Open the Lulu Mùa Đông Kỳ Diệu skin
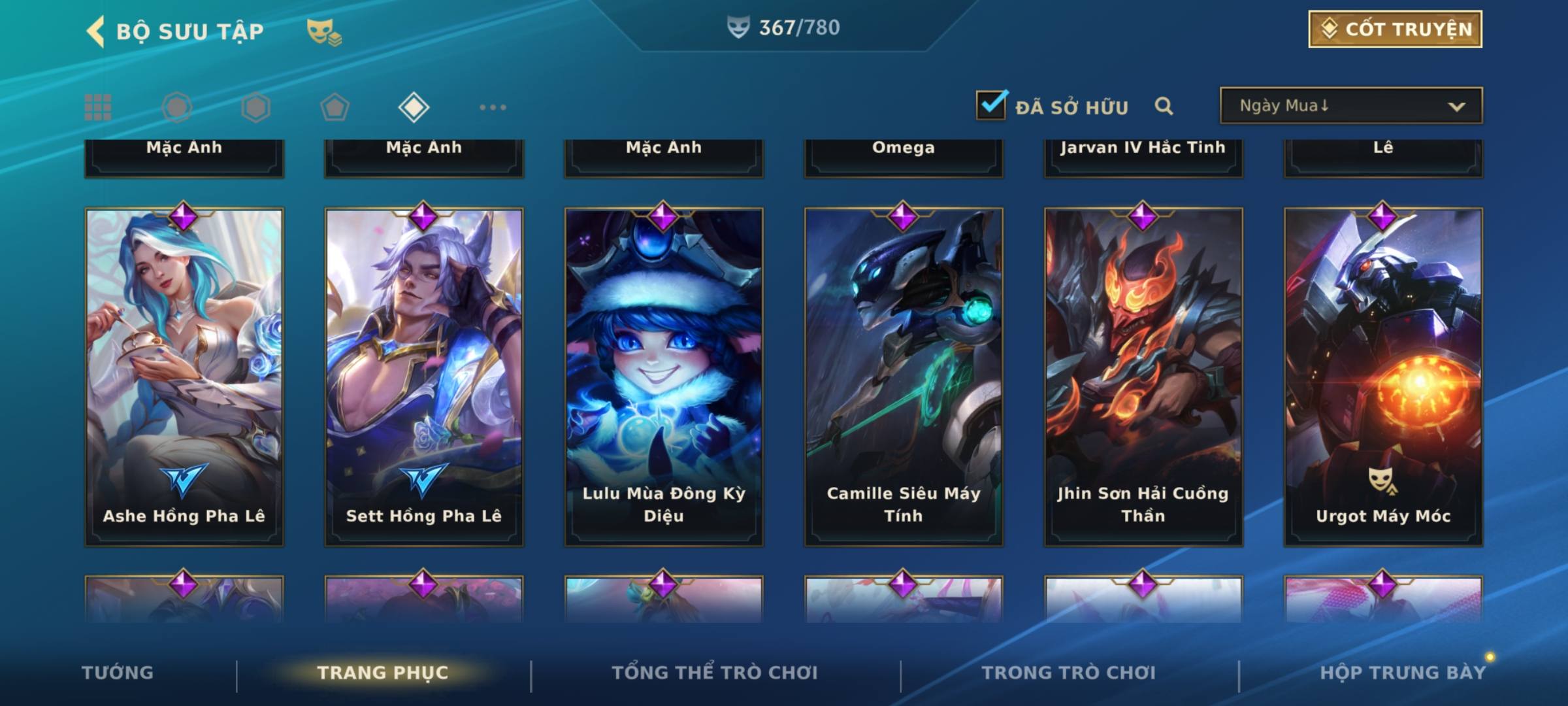Image resolution: width=1568 pixels, height=706 pixels. (x=664, y=376)
